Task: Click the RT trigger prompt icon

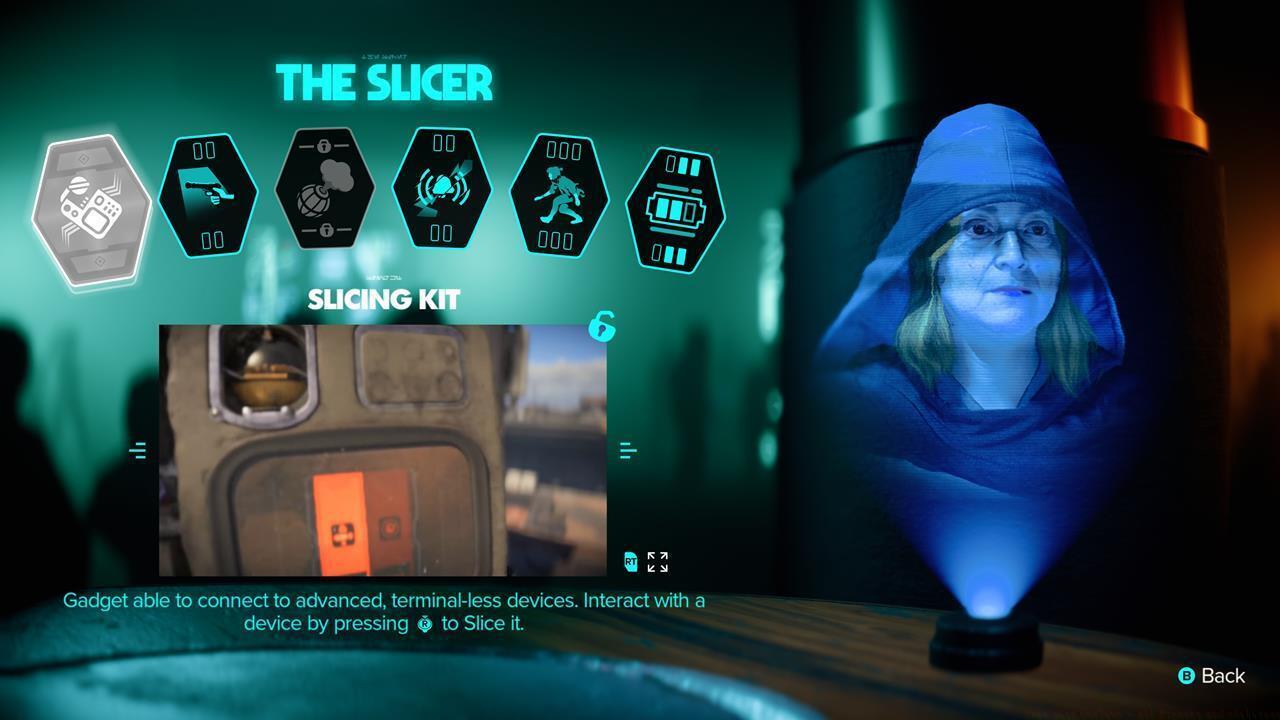Action: coord(629,562)
